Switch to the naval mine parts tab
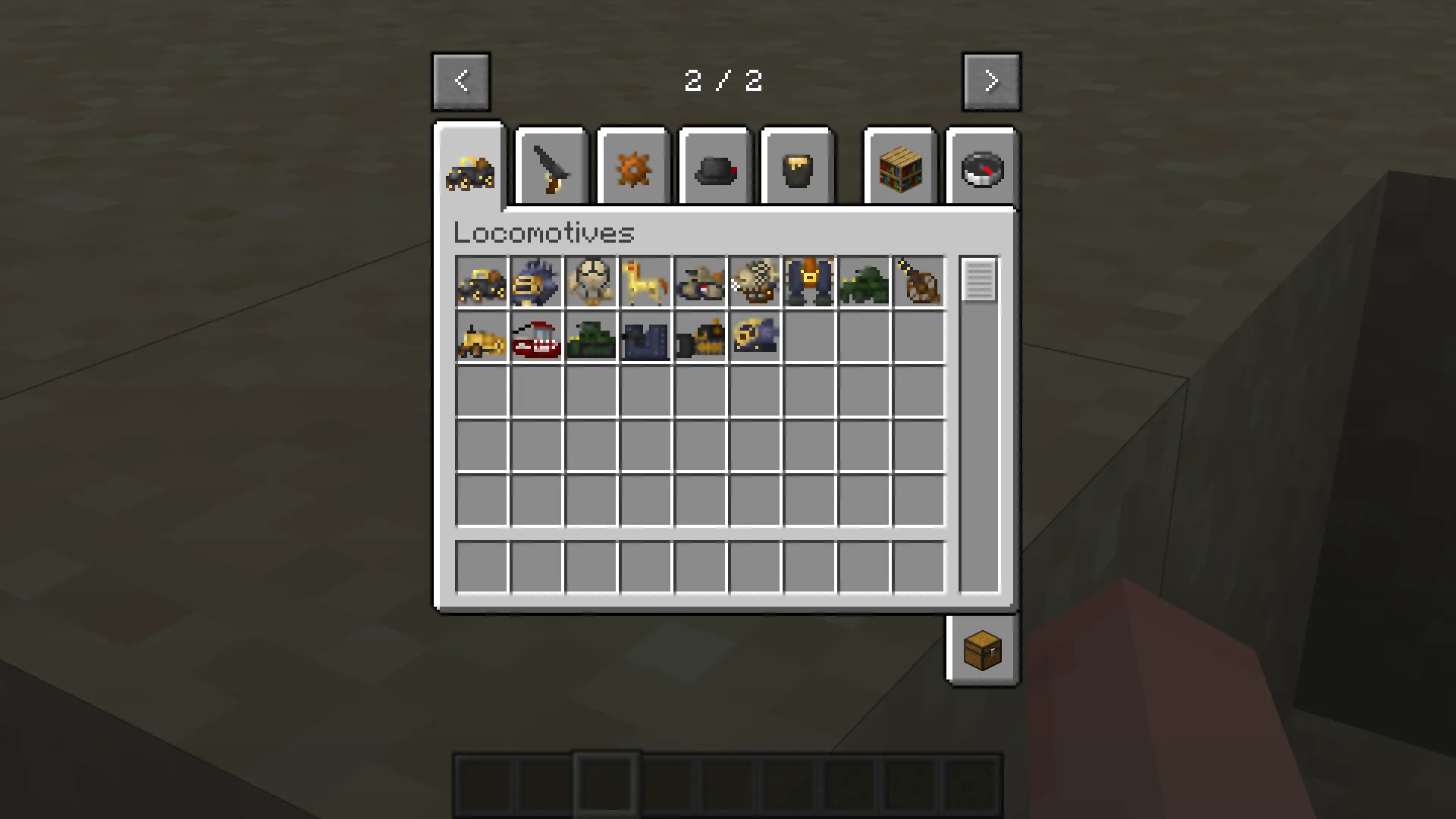The width and height of the screenshot is (1456, 819). 632,167
